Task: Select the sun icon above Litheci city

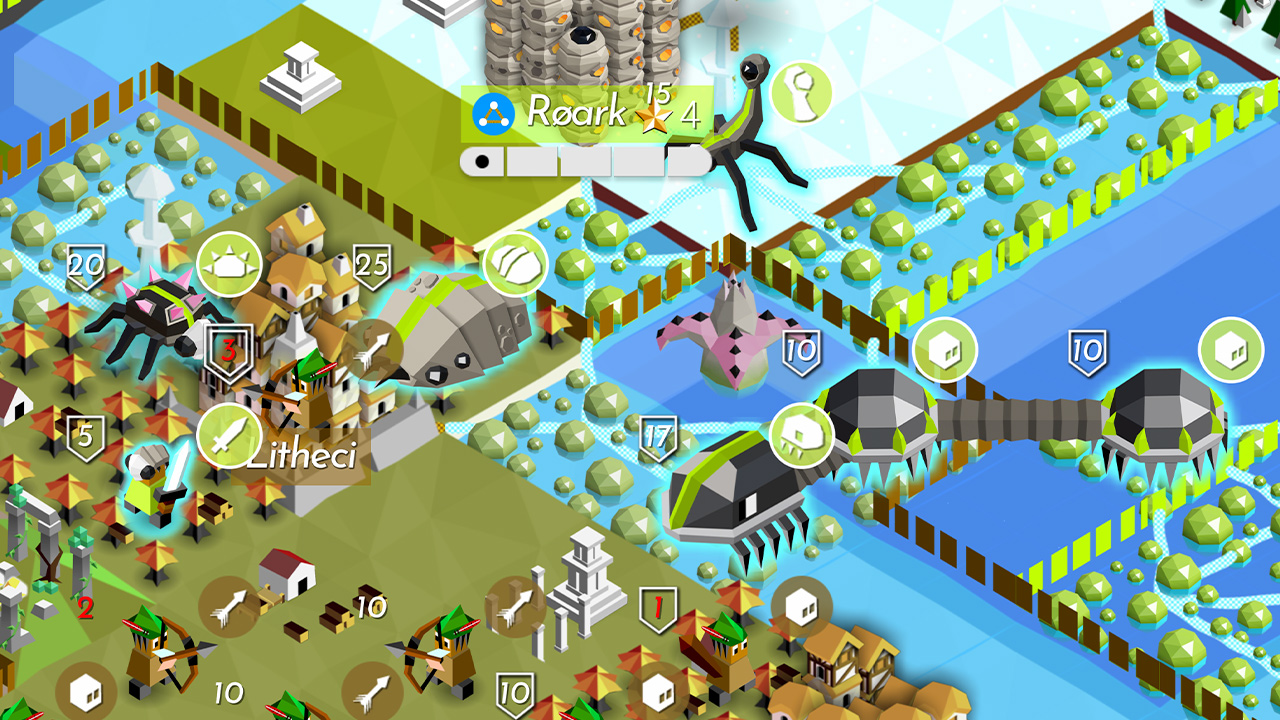Action: click(x=229, y=263)
